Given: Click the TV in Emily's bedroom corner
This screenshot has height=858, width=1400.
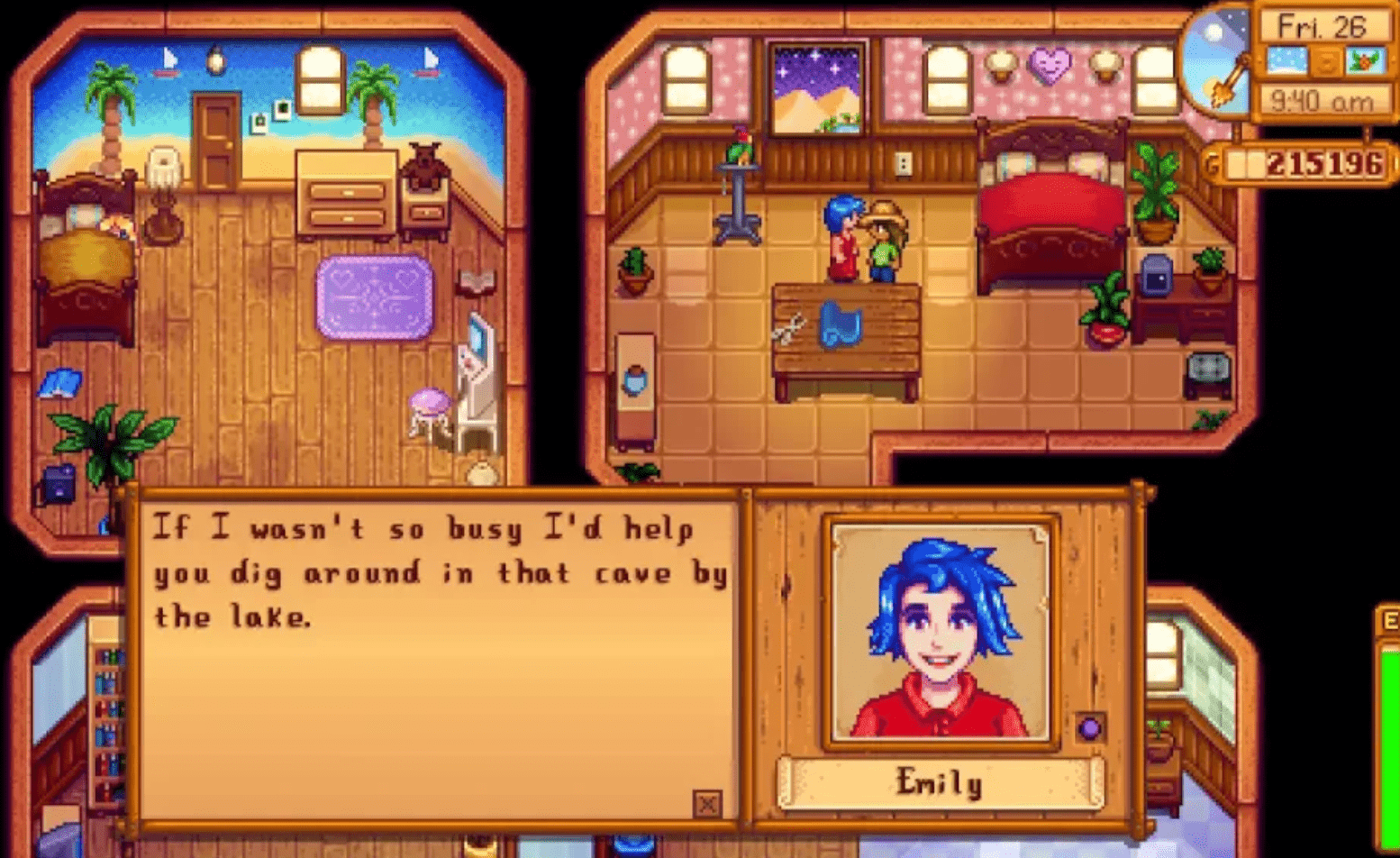Looking at the screenshot, I should tap(1207, 368).
